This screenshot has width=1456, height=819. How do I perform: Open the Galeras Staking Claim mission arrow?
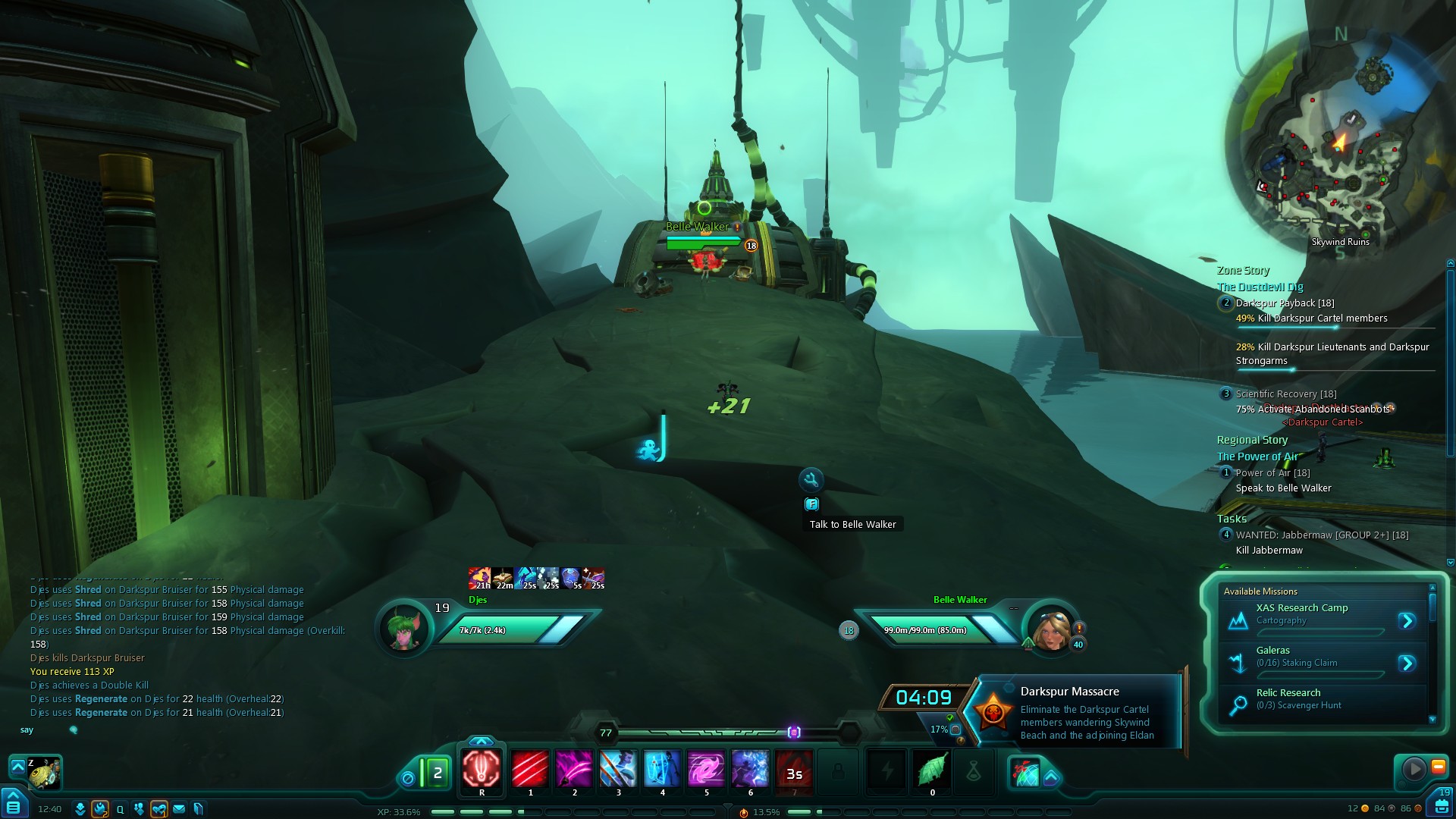tap(1407, 664)
